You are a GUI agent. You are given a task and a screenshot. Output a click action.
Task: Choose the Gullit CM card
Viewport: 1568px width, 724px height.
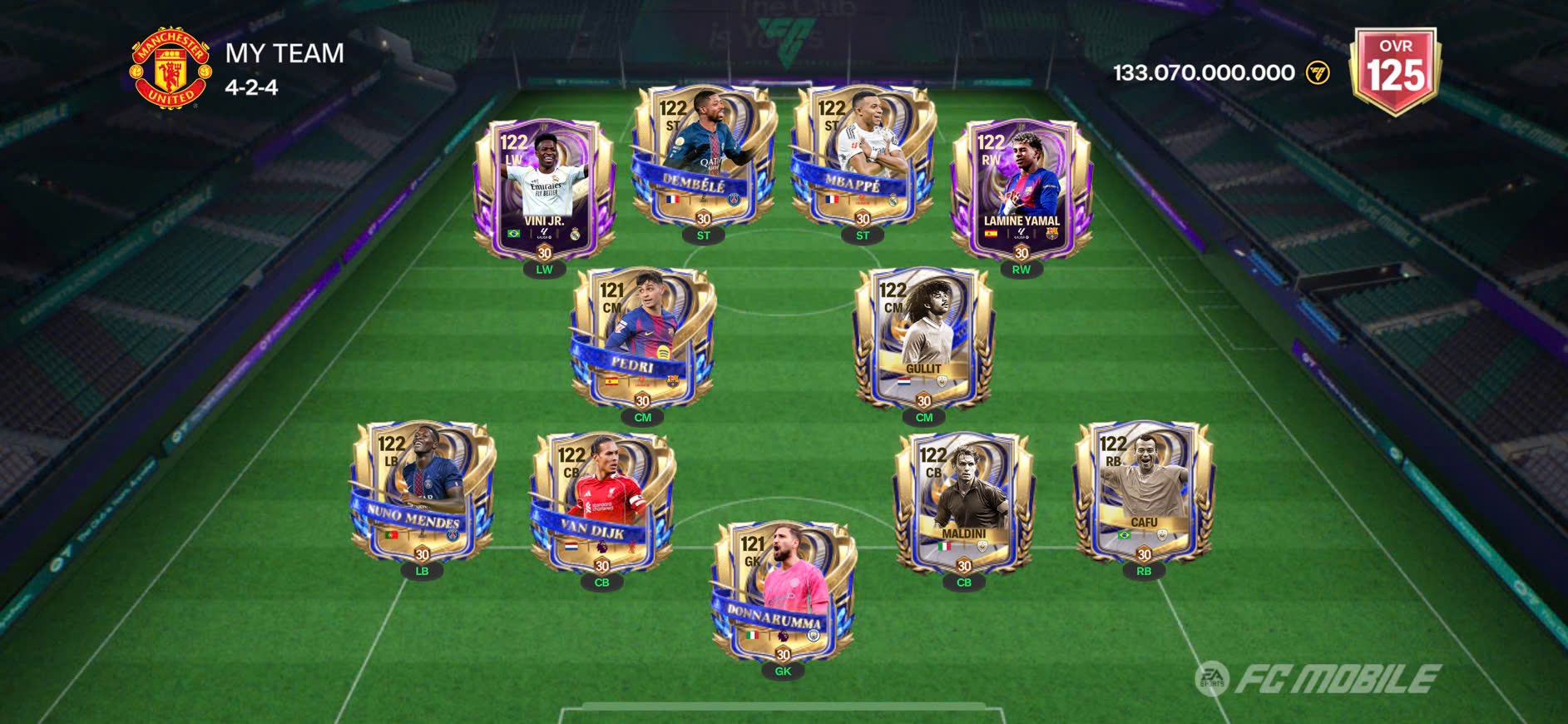point(923,337)
